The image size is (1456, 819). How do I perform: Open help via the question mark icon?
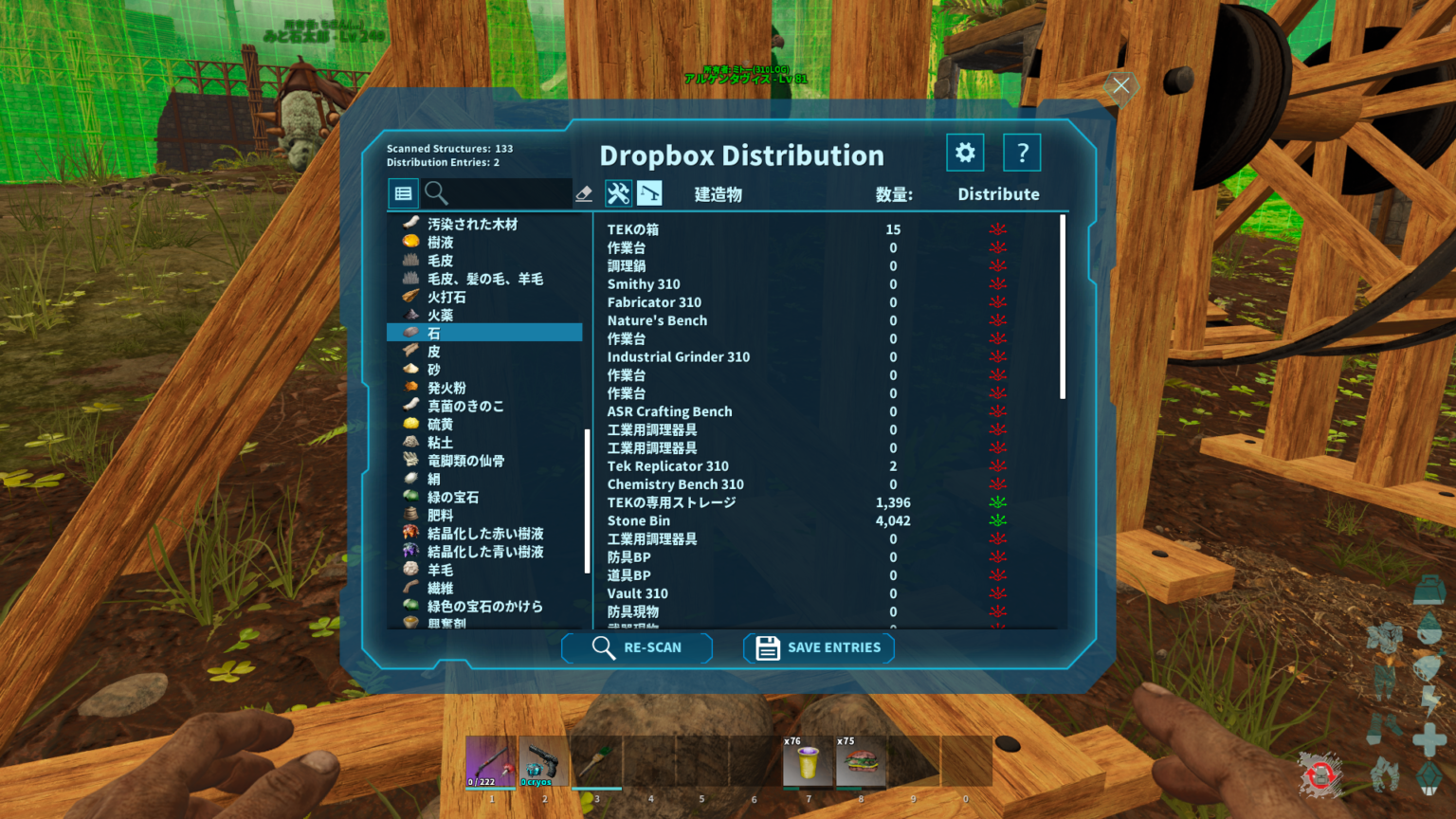pyautogui.click(x=1022, y=152)
